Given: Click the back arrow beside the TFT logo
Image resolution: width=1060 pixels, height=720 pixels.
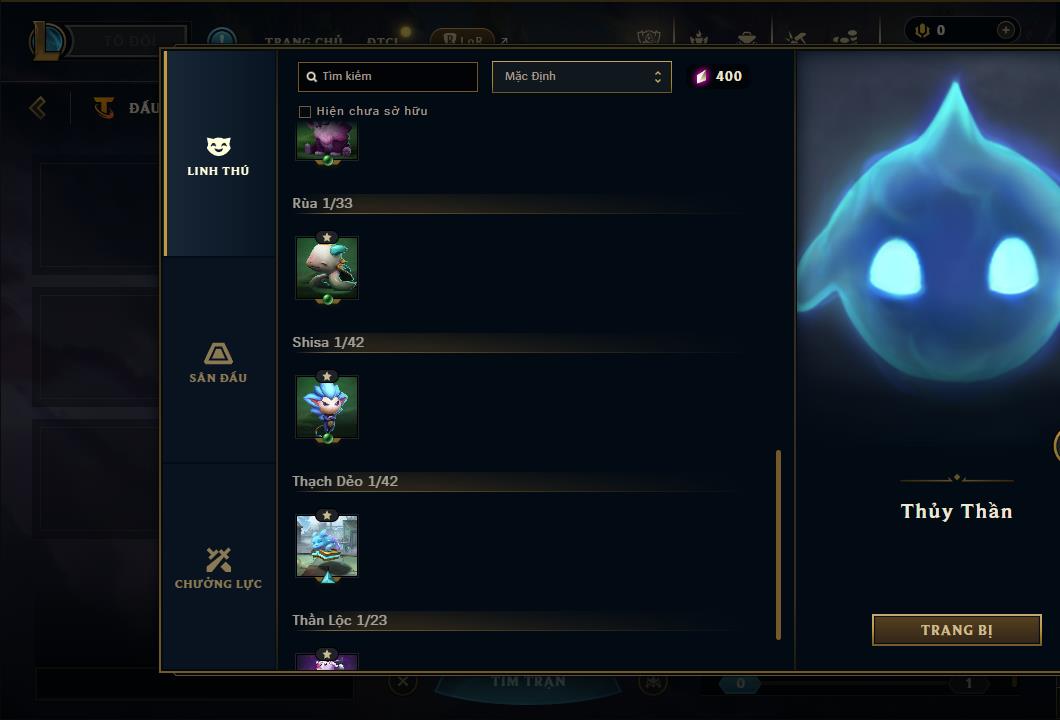Looking at the screenshot, I should point(38,107).
